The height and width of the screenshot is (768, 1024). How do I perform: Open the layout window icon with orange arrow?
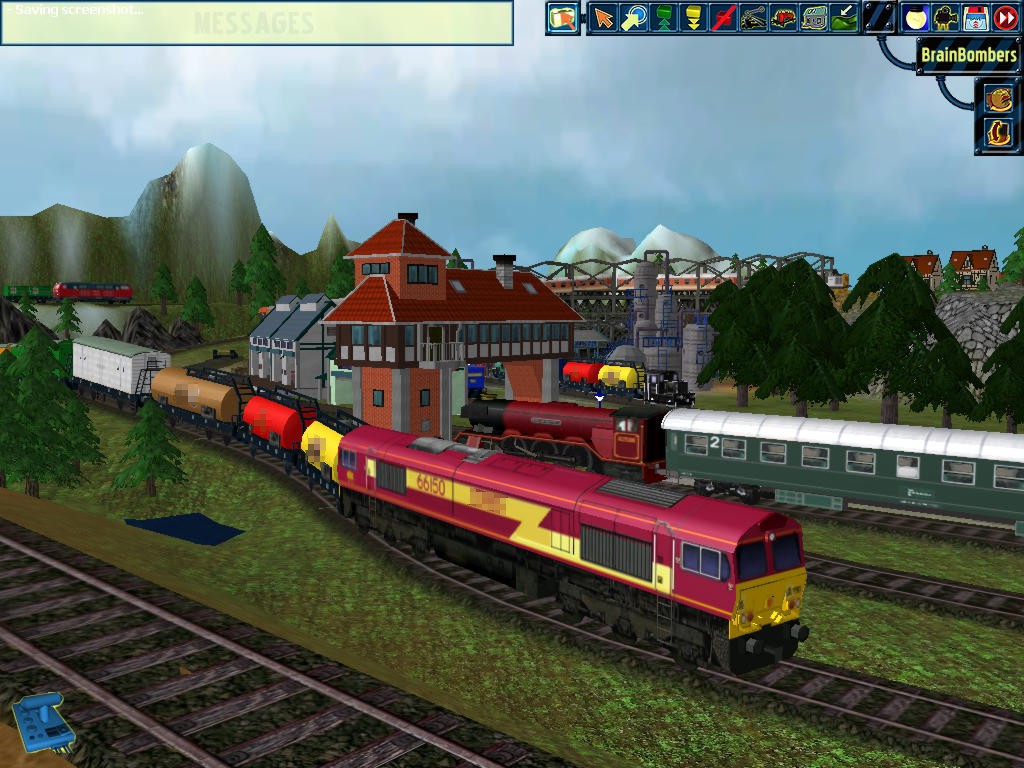[563, 18]
